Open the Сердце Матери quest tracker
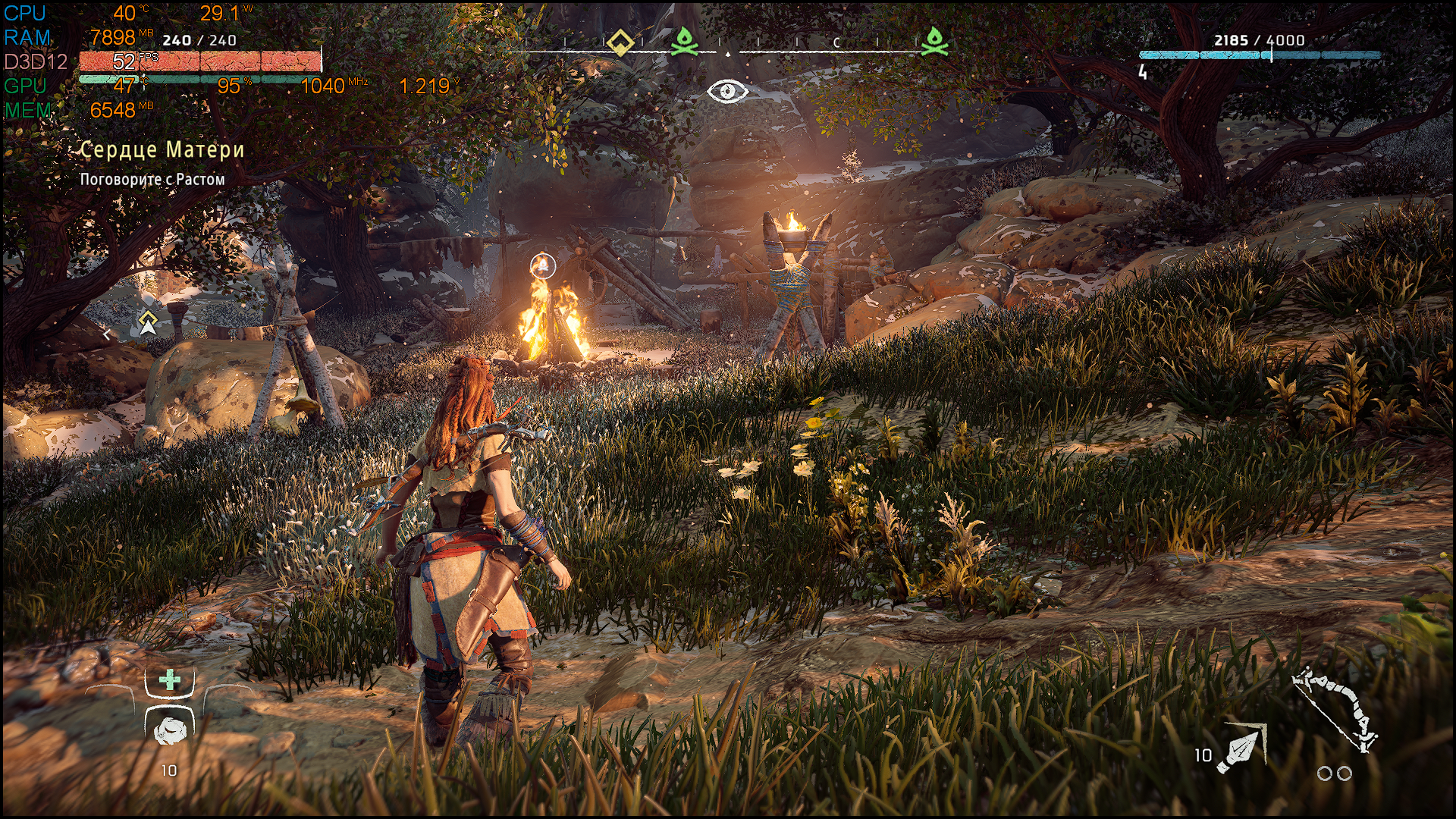Image resolution: width=1456 pixels, height=819 pixels. (x=162, y=150)
